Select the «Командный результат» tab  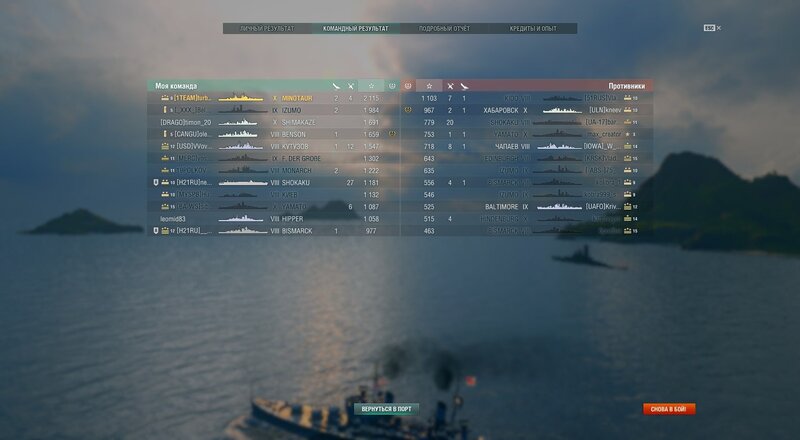click(355, 29)
